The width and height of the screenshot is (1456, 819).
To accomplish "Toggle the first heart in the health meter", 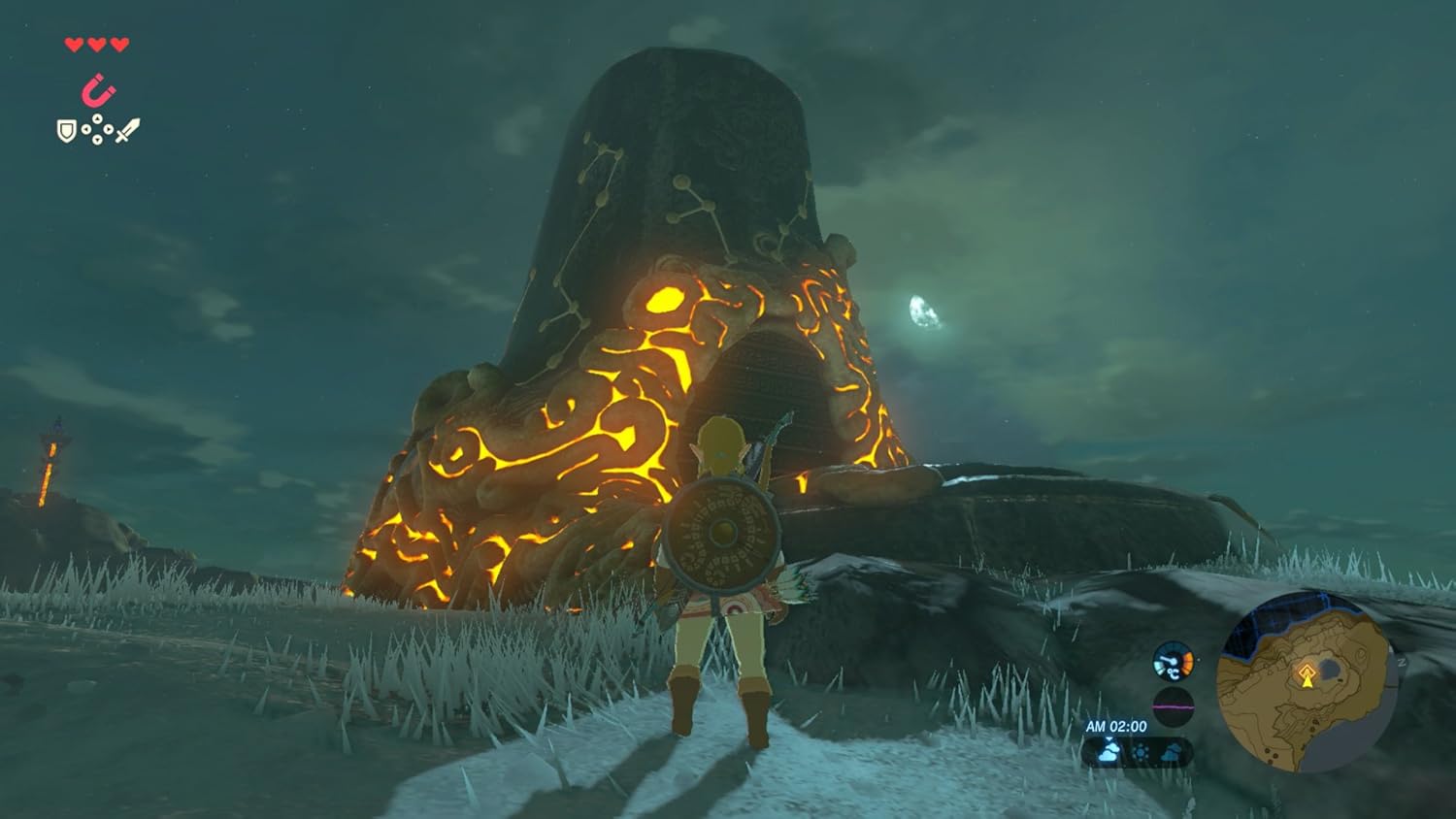I will (x=71, y=46).
